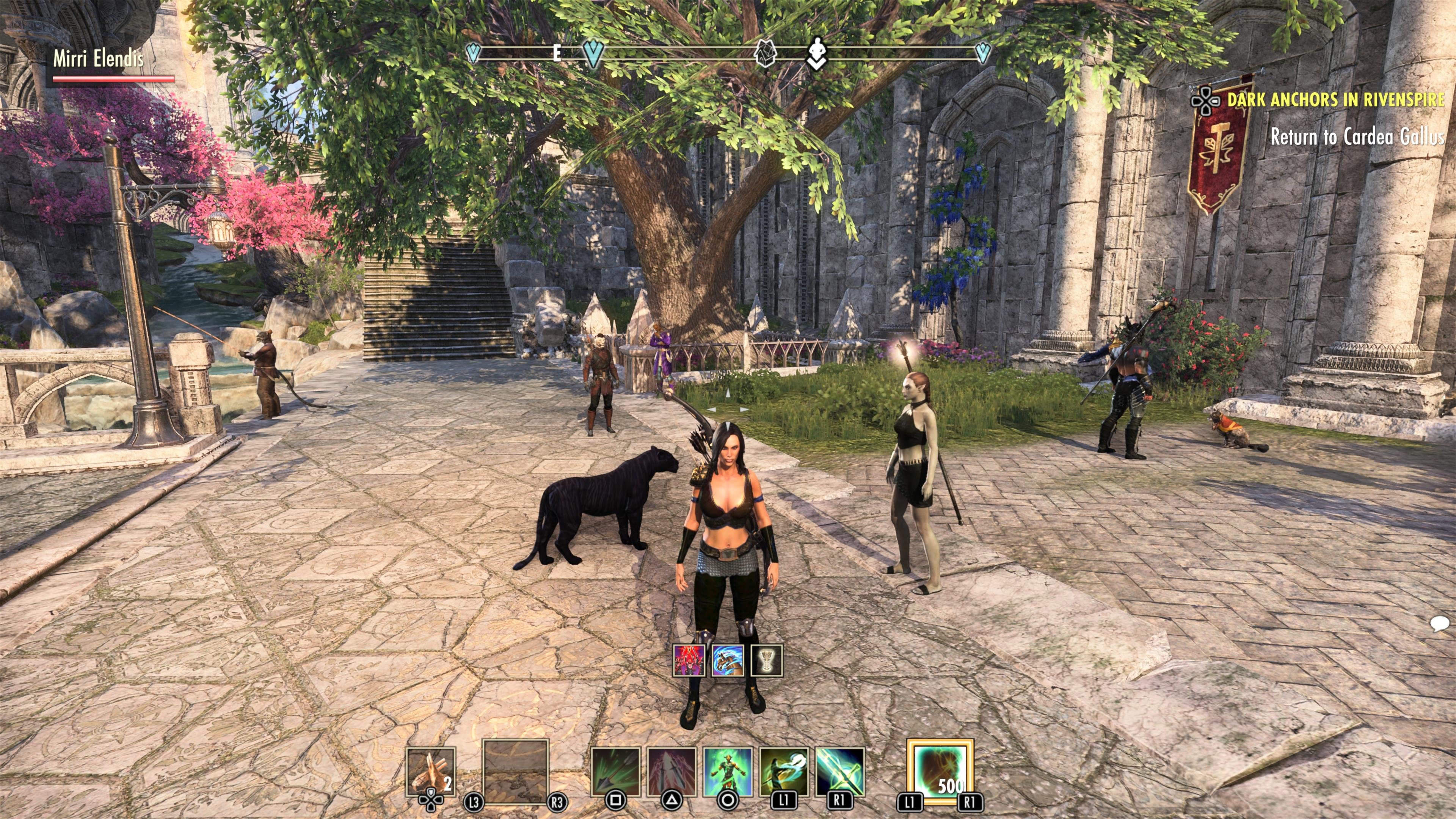Inspect the silver chalice buff icon

click(x=766, y=661)
